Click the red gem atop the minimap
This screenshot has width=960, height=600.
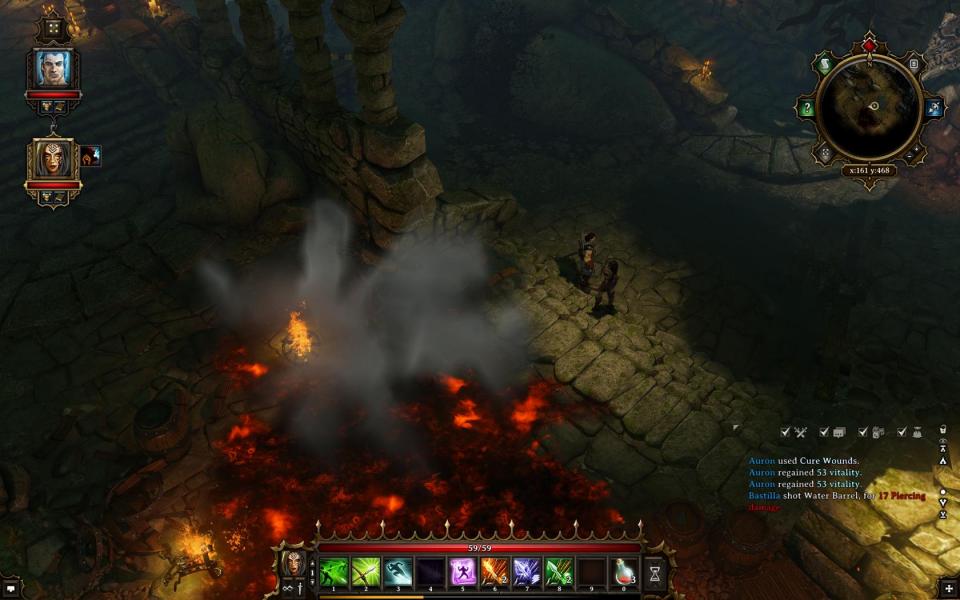coord(869,45)
